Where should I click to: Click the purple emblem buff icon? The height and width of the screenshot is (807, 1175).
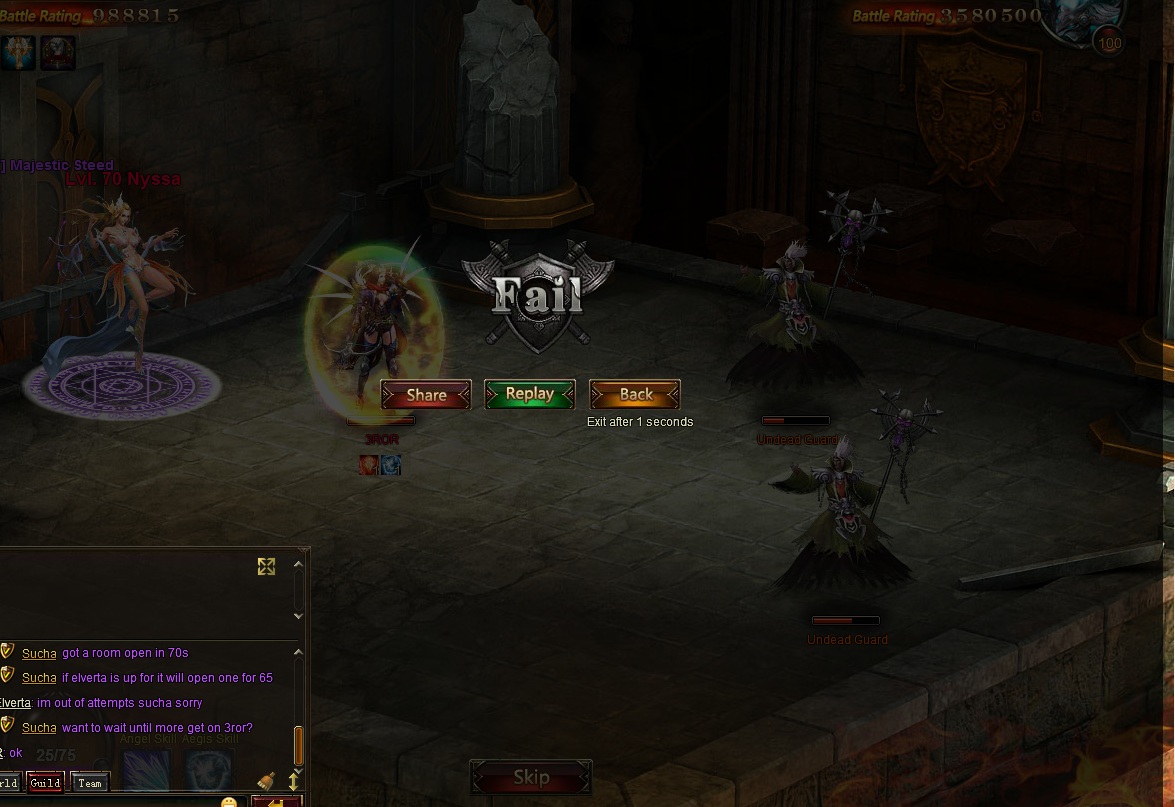(x=58, y=53)
